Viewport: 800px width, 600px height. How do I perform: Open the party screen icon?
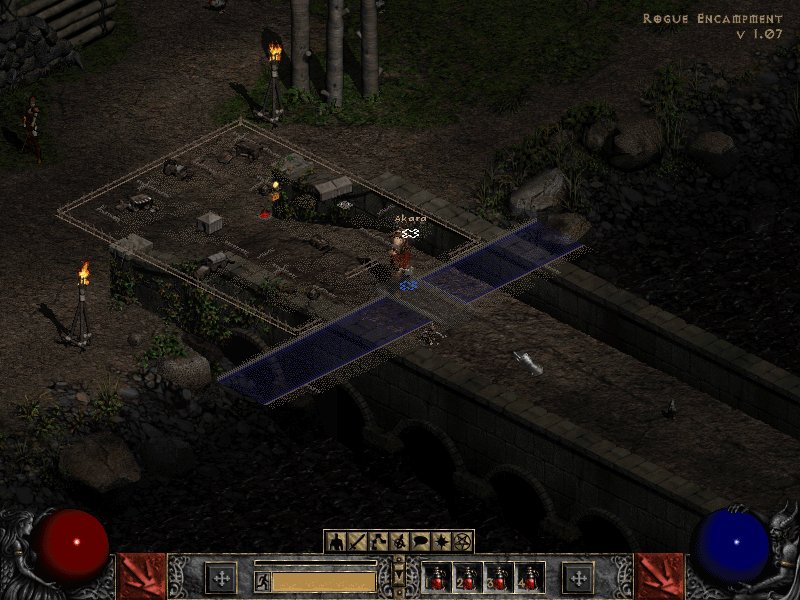pos(398,542)
